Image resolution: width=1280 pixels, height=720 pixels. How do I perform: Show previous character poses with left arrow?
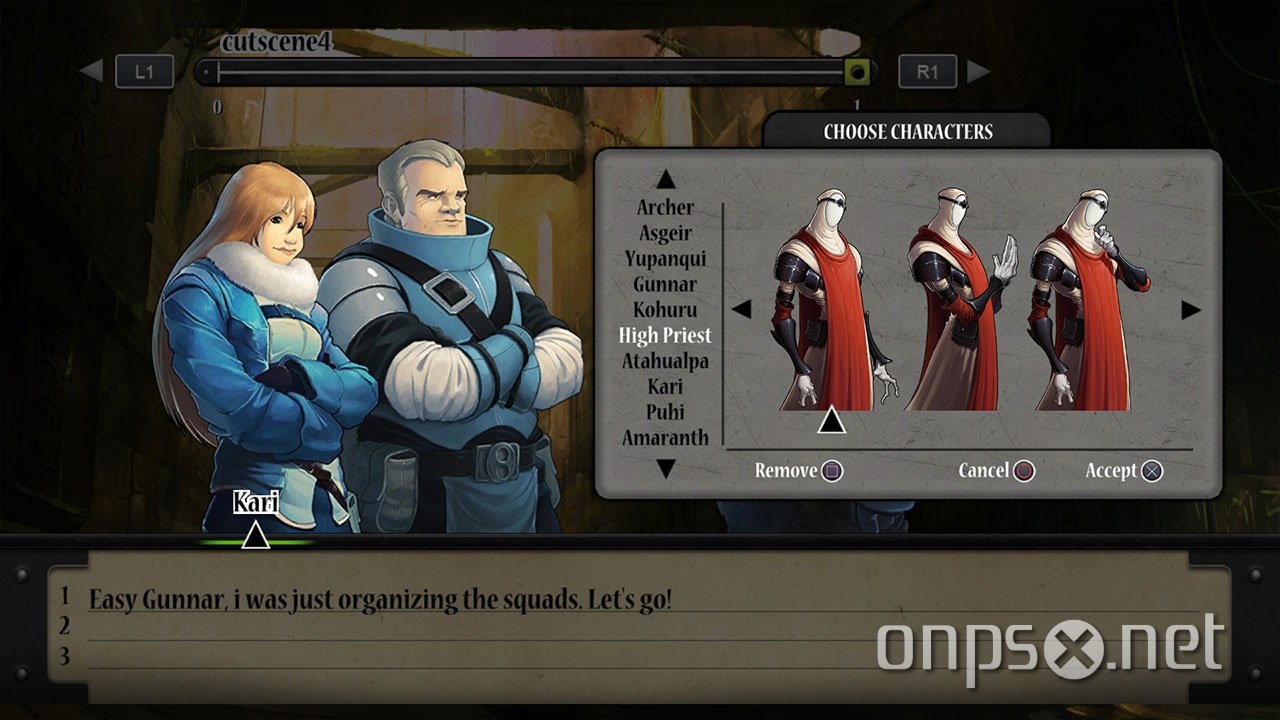click(x=741, y=309)
